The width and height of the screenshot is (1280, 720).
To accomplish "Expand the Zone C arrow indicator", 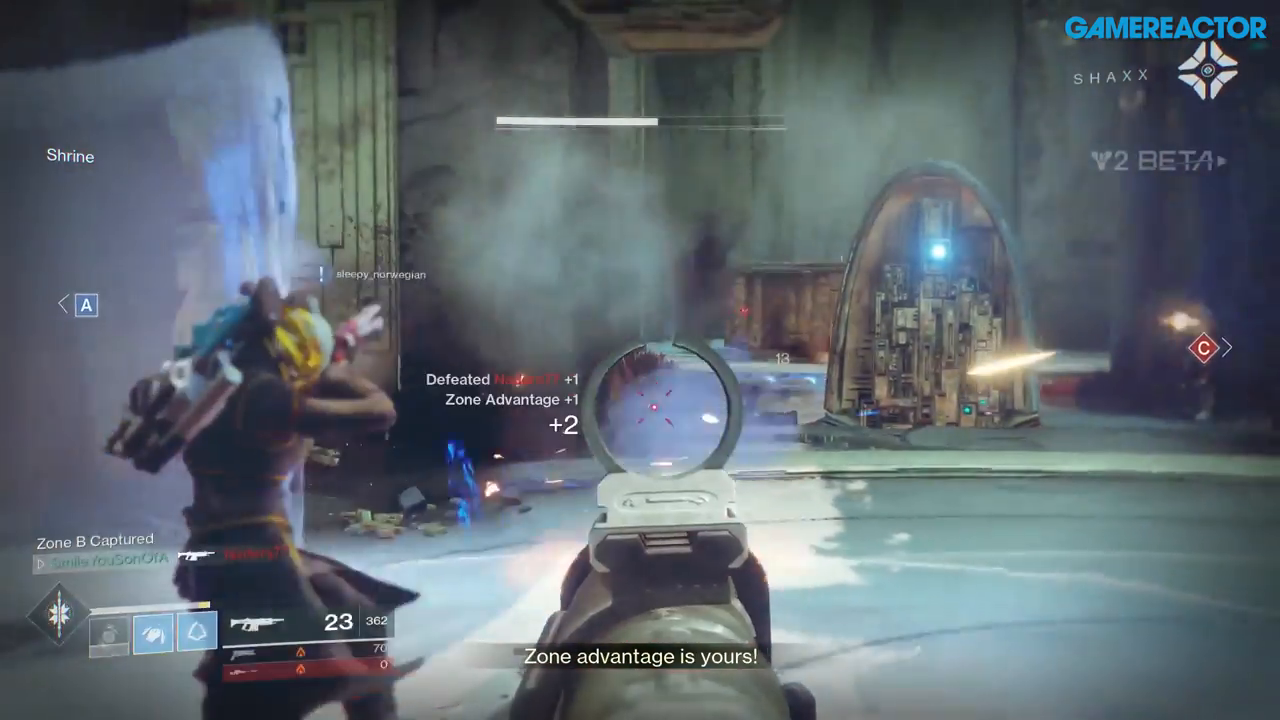I will (x=1227, y=347).
